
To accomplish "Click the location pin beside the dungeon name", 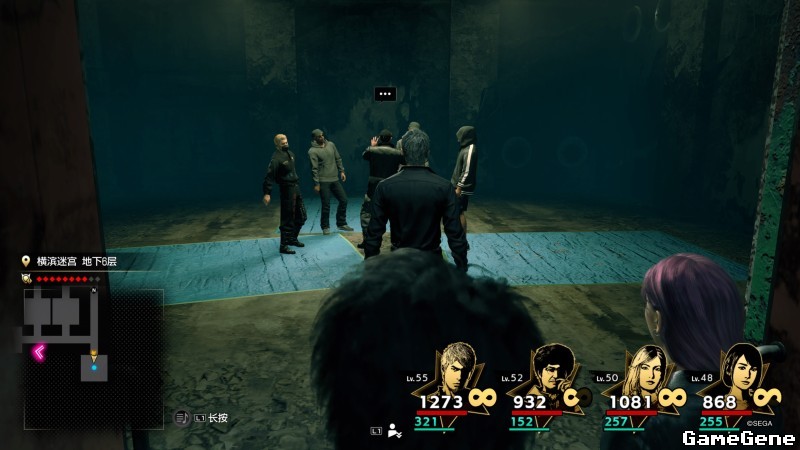I will [26, 261].
